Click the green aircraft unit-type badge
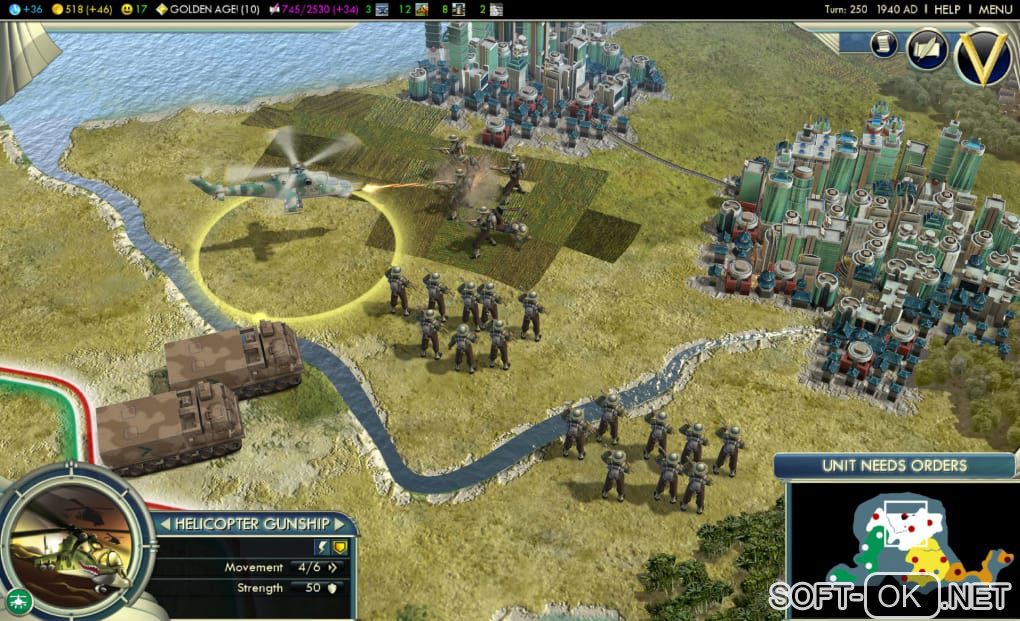 point(18,600)
